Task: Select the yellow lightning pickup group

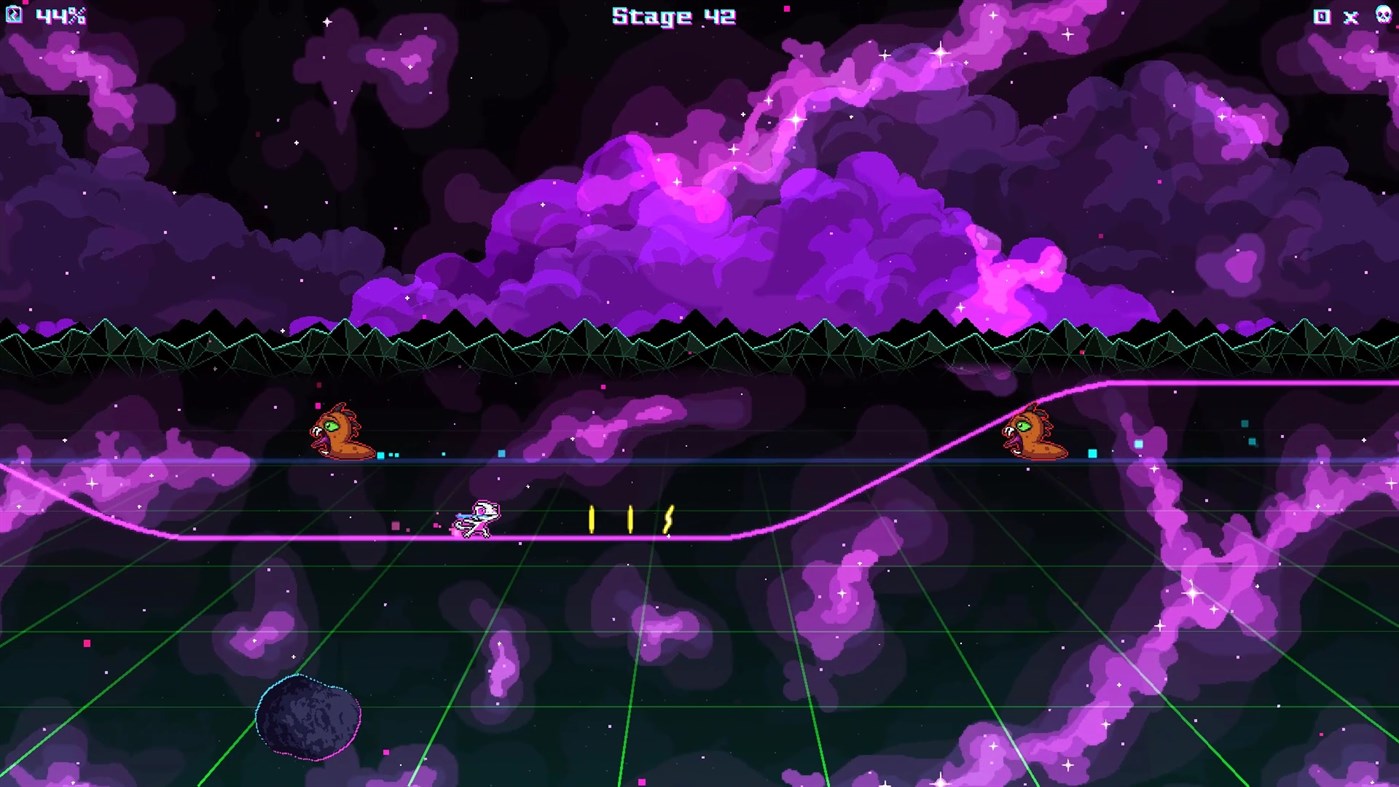Action: tap(630, 517)
